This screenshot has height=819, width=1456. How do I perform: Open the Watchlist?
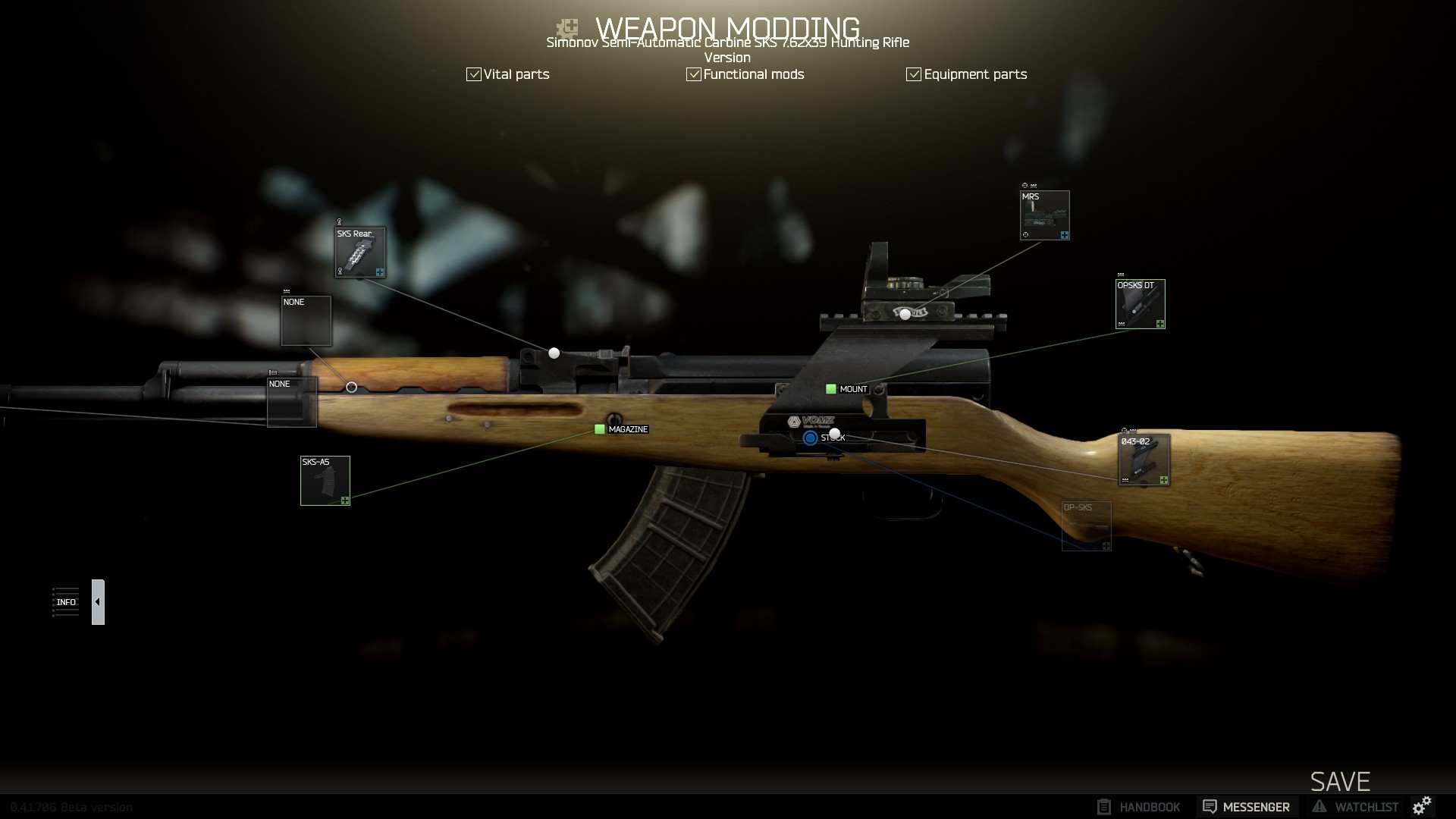tap(1356, 807)
